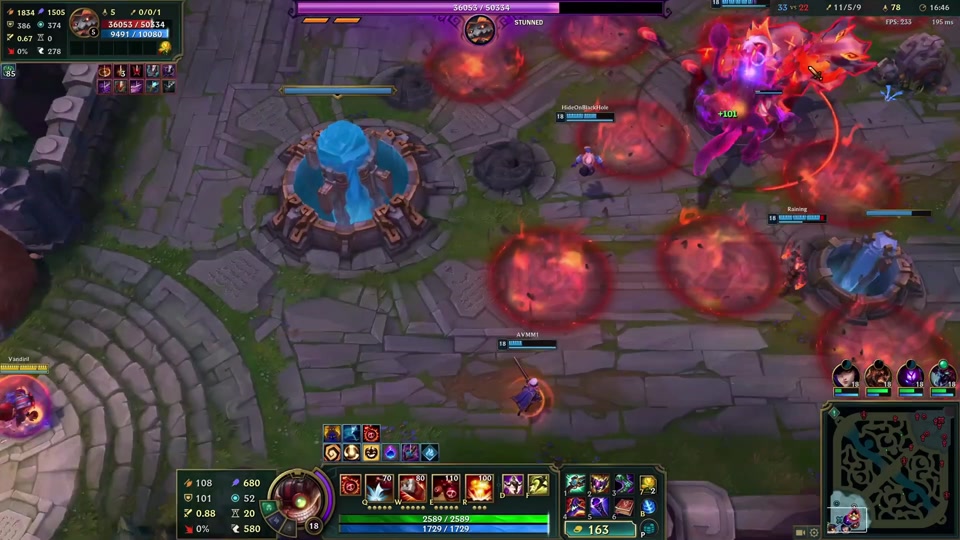Cast the E ability costing 110 mana
960x540 pixels.
(446, 487)
